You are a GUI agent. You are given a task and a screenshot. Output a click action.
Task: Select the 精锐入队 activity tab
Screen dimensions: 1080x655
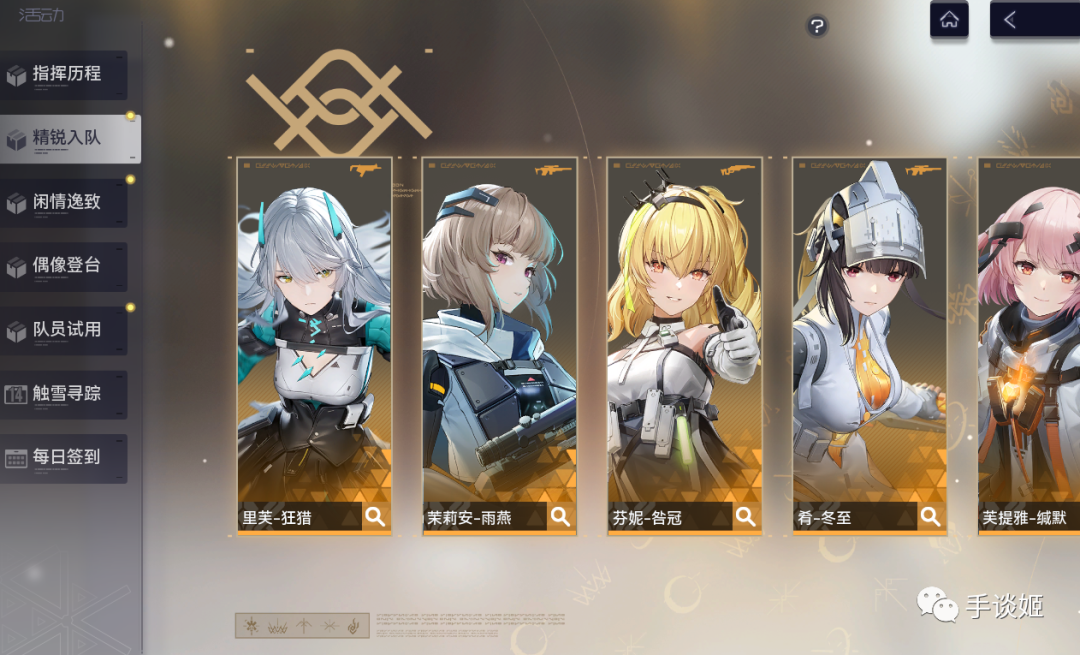68,139
